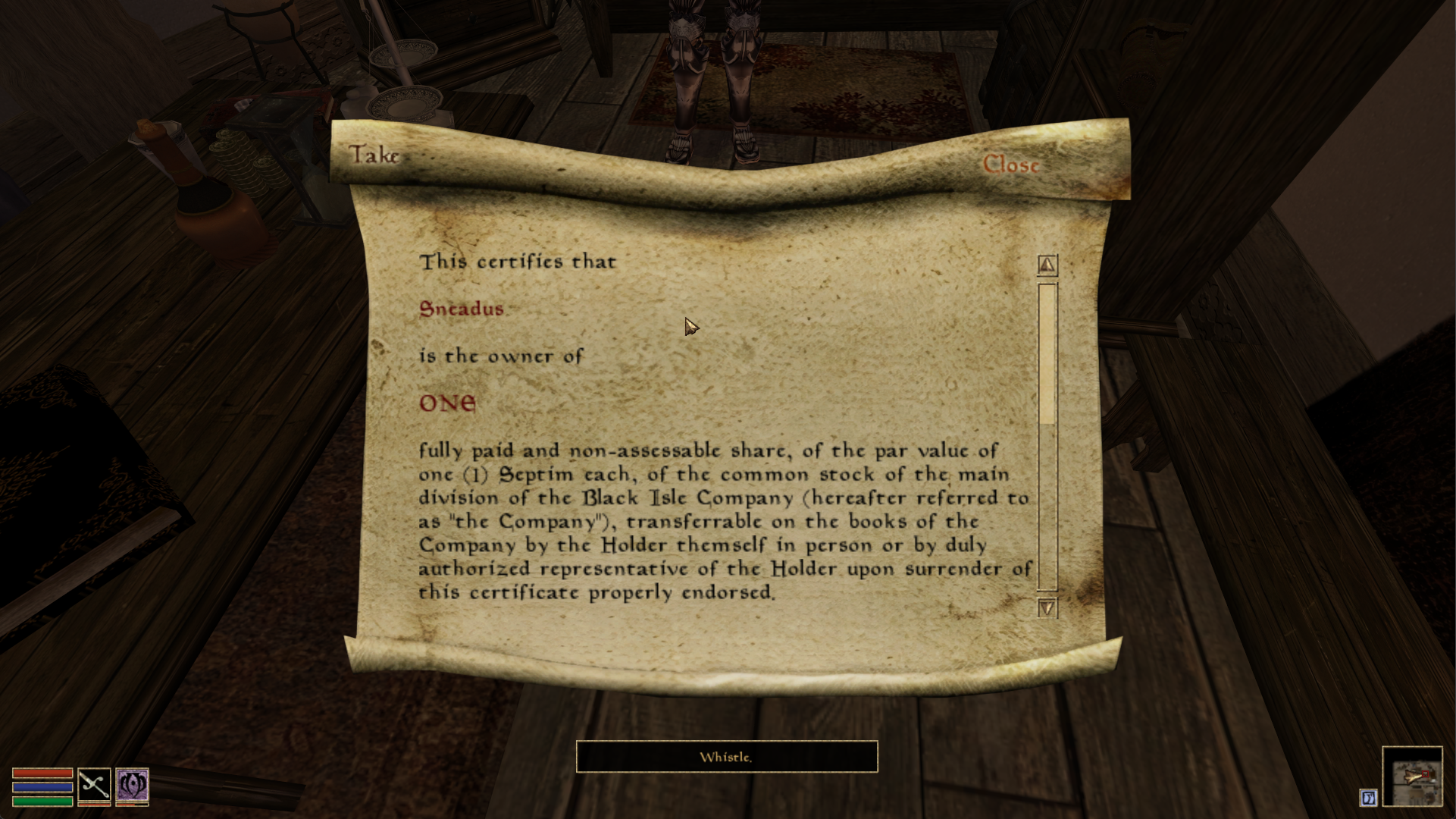Close the scroll window
This screenshot has height=819, width=1456.
1010,165
